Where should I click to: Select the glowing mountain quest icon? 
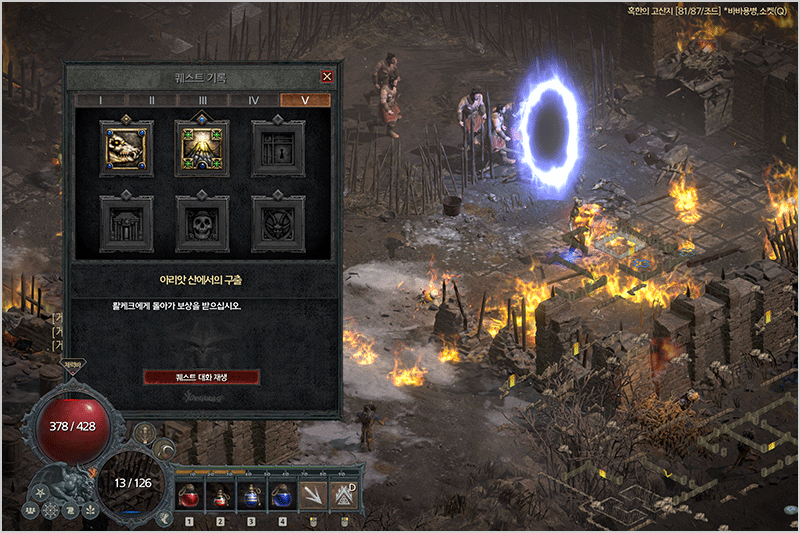202,148
